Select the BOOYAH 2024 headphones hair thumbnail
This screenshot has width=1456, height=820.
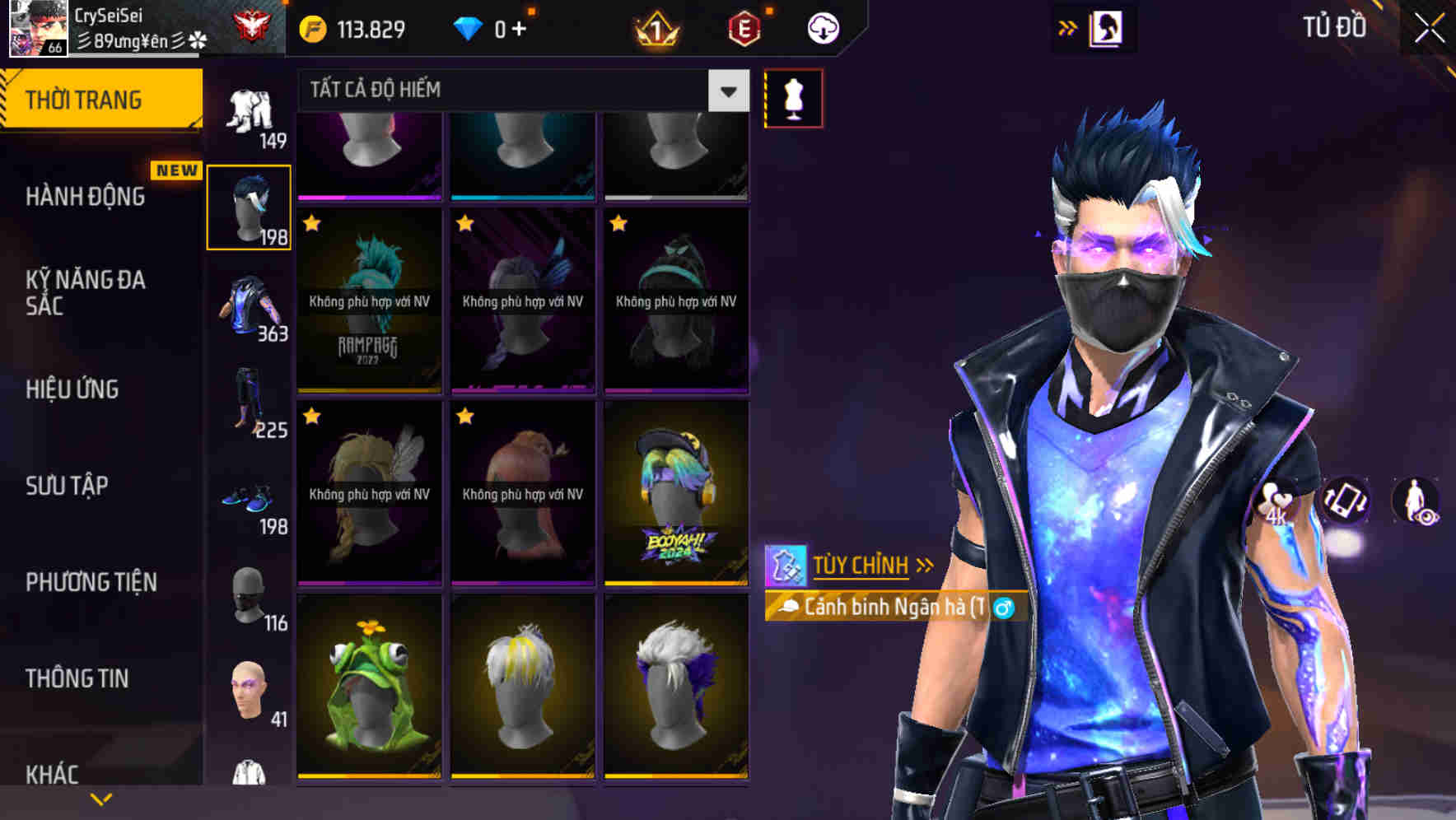(676, 494)
